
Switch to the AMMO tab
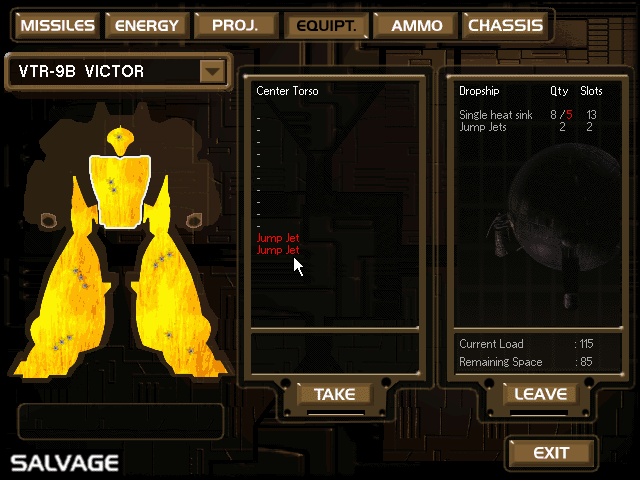417,26
